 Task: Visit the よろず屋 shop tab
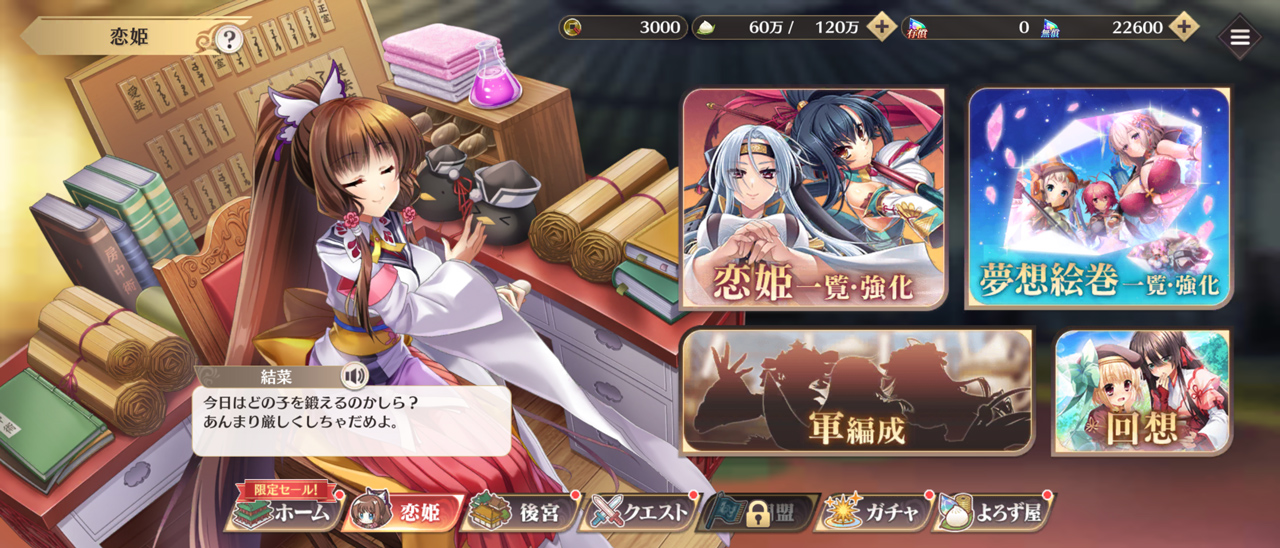(x=993, y=513)
